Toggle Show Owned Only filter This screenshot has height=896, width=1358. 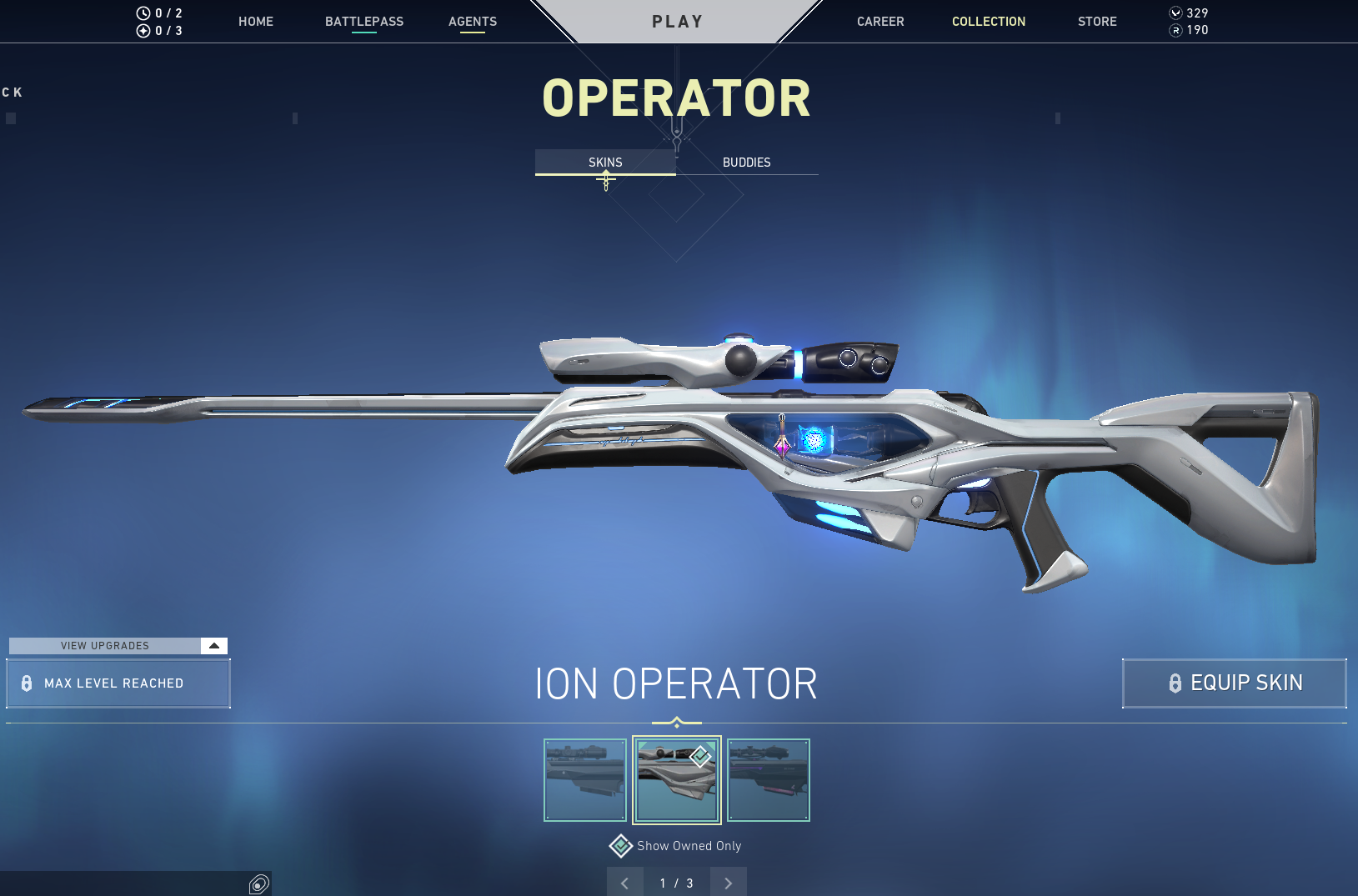click(x=621, y=846)
